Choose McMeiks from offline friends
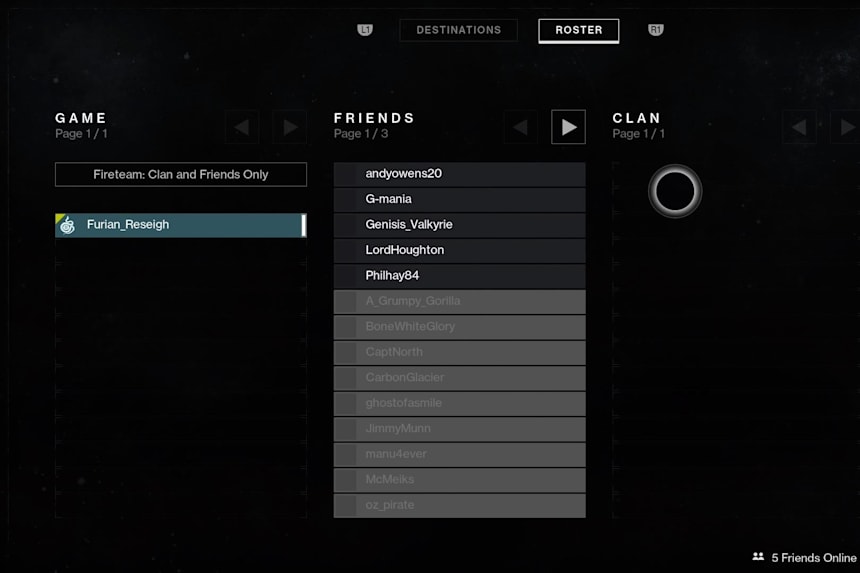Viewport: 860px width, 573px height. coord(459,480)
